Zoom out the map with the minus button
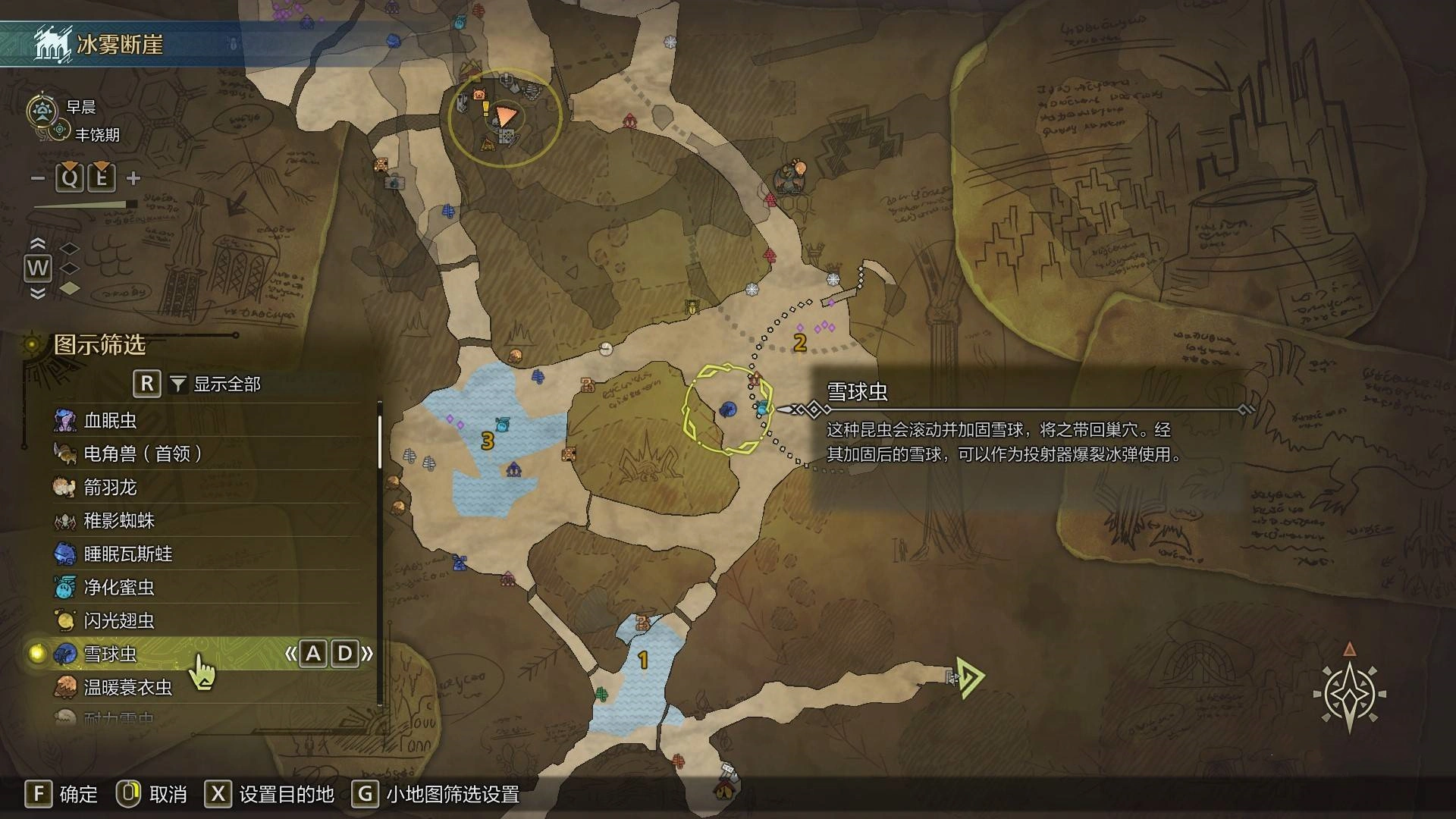Viewport: 1456px width, 819px height. tap(38, 179)
